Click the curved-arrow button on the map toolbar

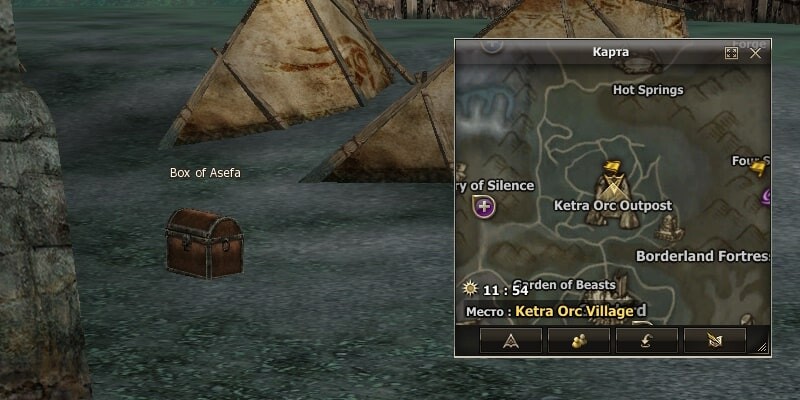pos(647,341)
